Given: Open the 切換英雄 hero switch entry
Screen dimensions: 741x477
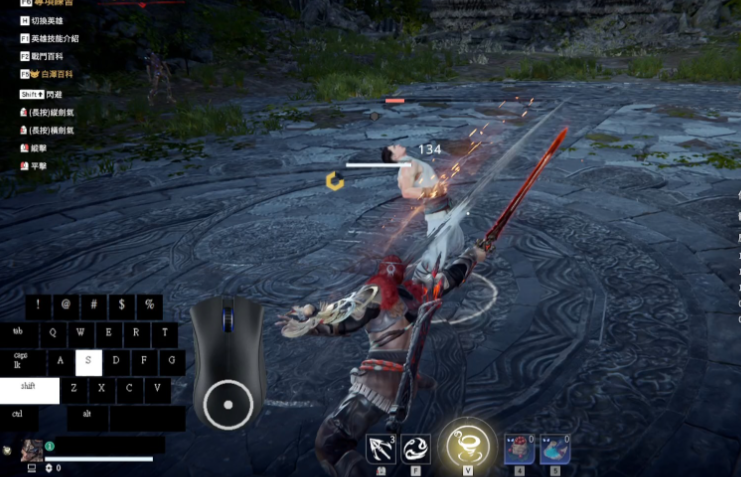Looking at the screenshot, I should pos(50,21).
